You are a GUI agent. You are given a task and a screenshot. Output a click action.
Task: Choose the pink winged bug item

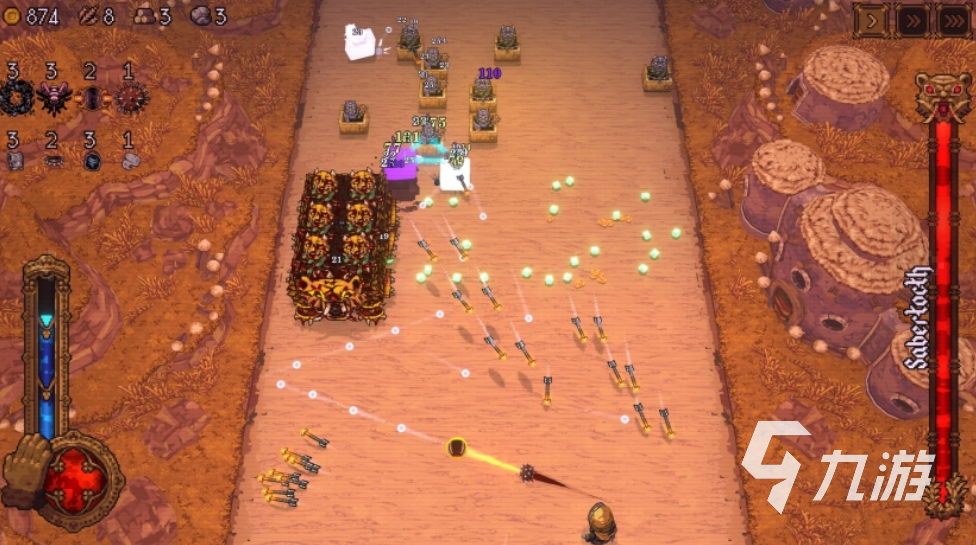click(52, 98)
